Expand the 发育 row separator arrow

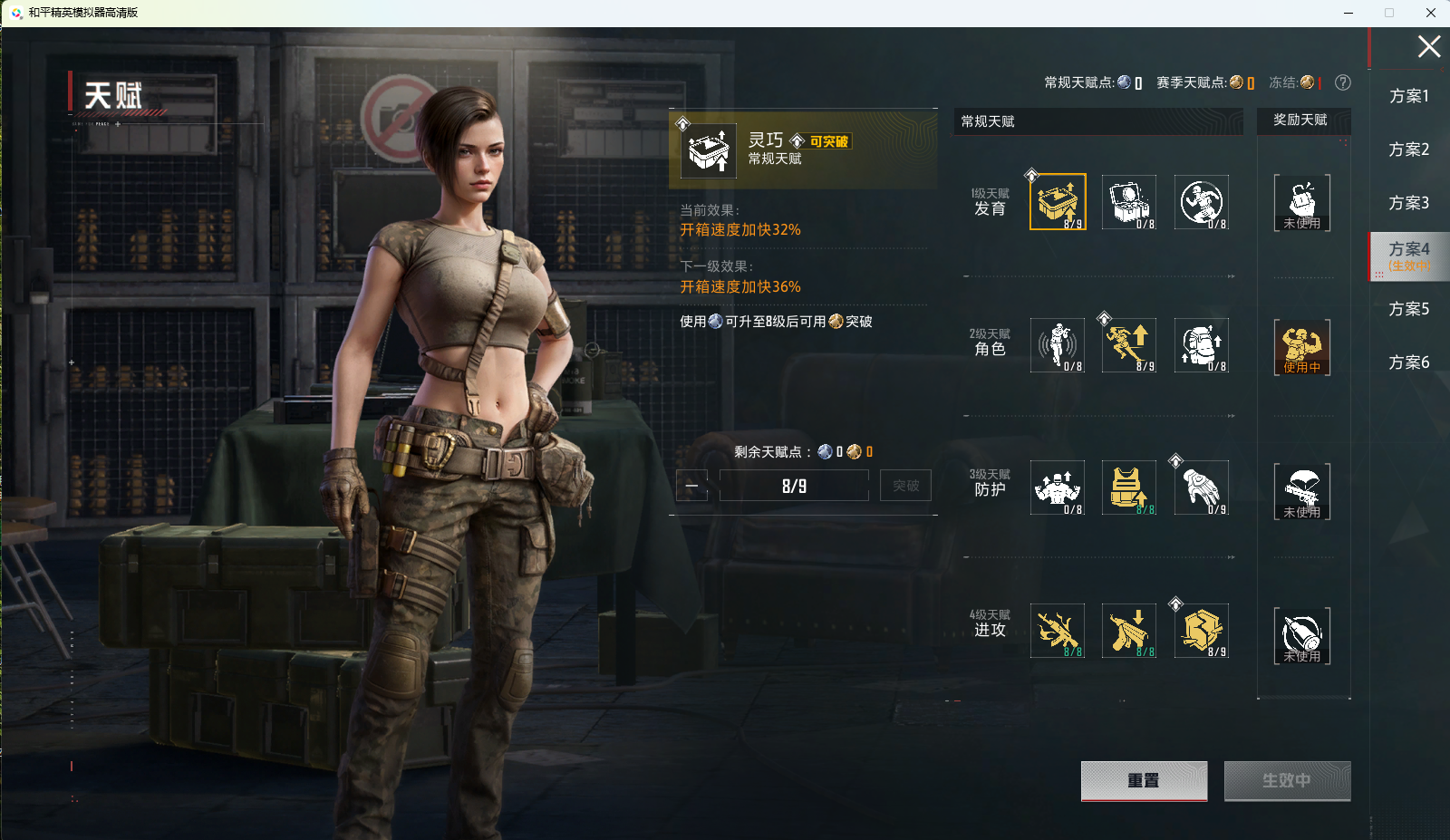(1230, 275)
